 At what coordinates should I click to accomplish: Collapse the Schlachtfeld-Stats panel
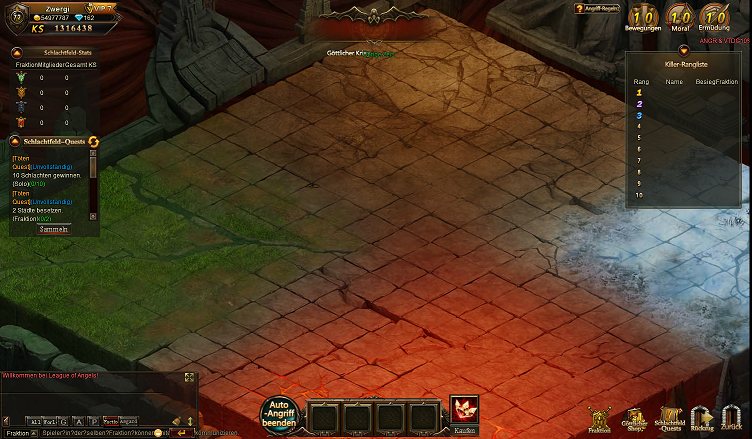17,52
